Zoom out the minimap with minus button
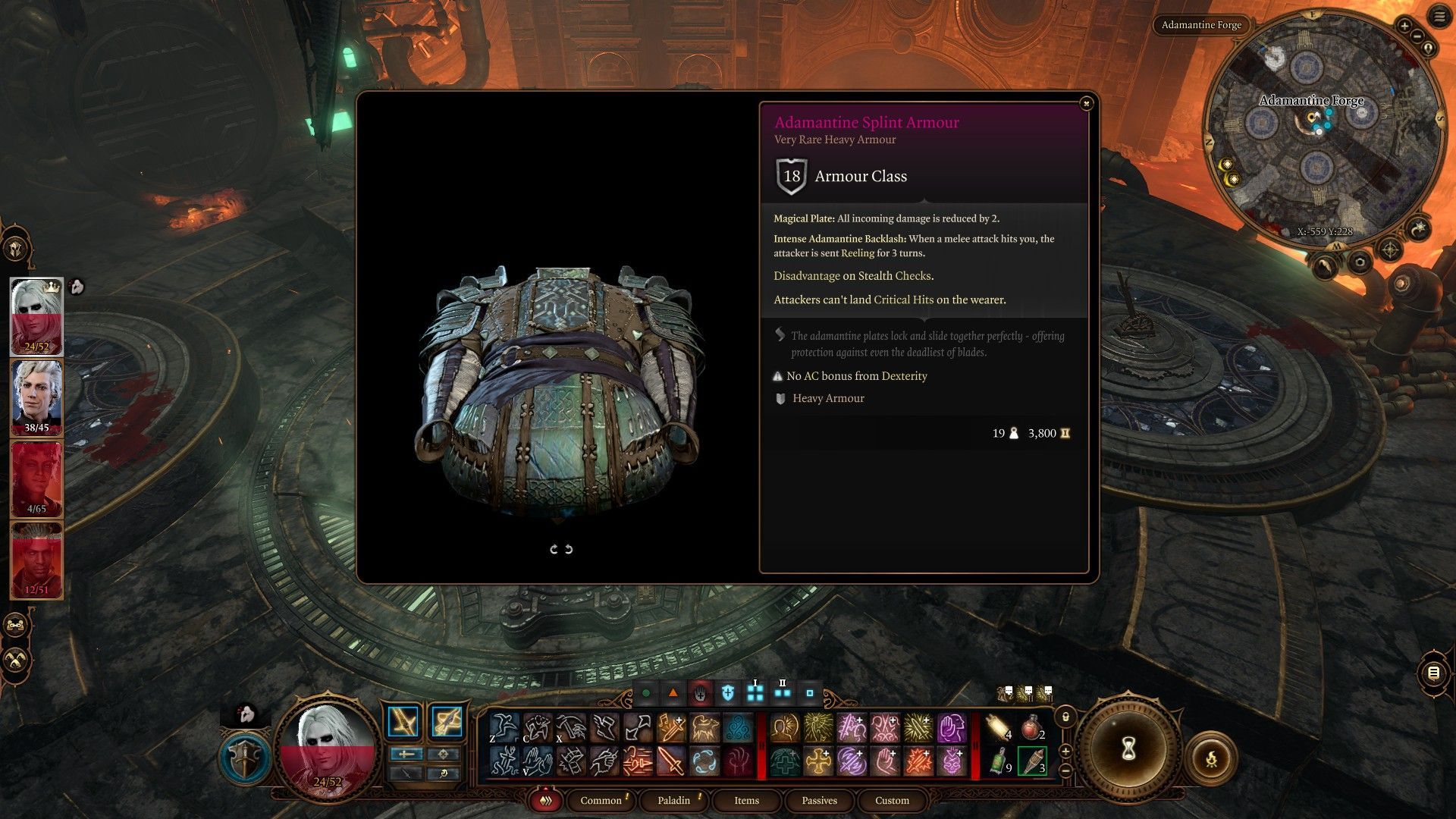1456x819 pixels. tap(1417, 36)
